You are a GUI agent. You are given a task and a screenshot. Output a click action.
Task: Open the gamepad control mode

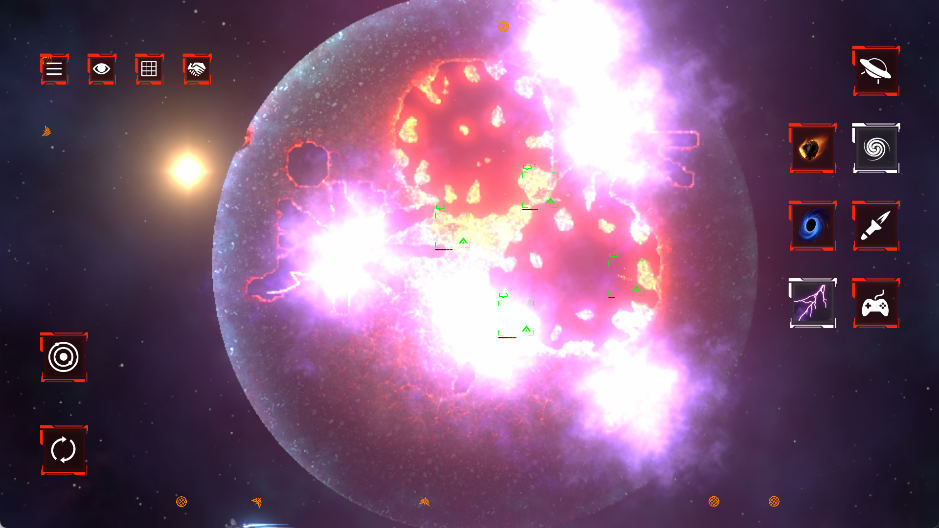[x=875, y=303]
